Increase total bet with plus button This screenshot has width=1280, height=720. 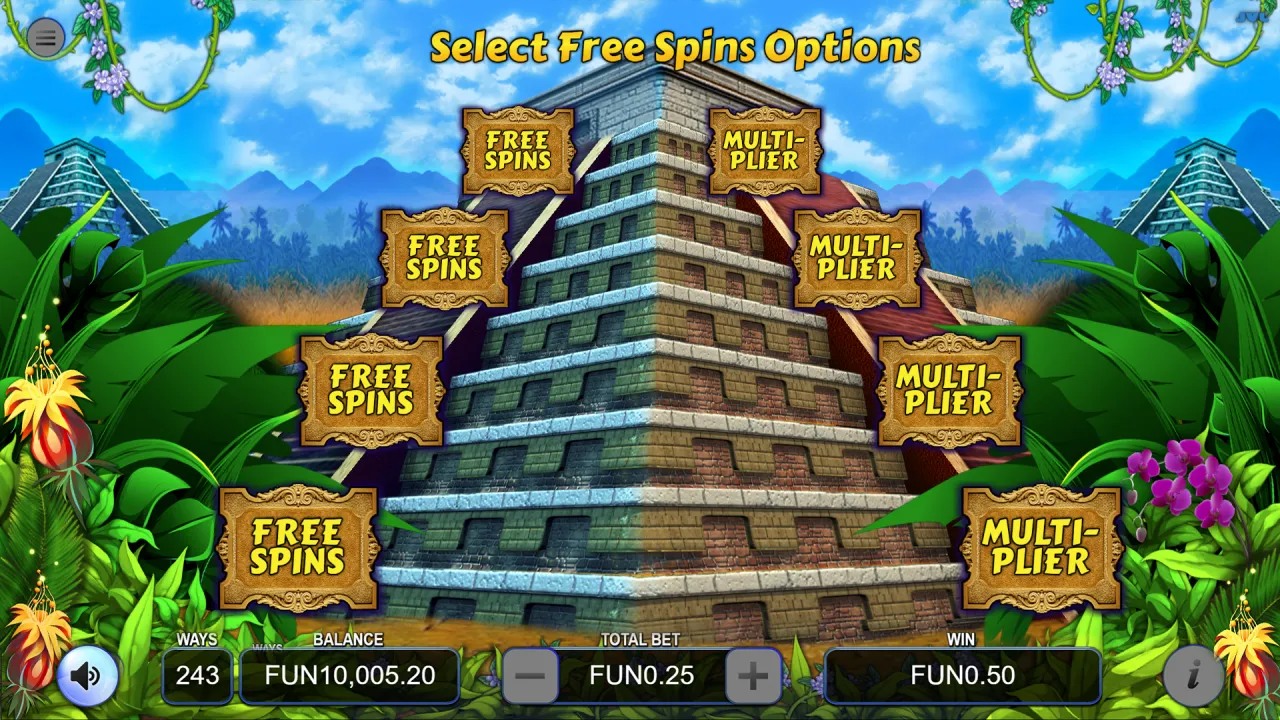(x=752, y=676)
